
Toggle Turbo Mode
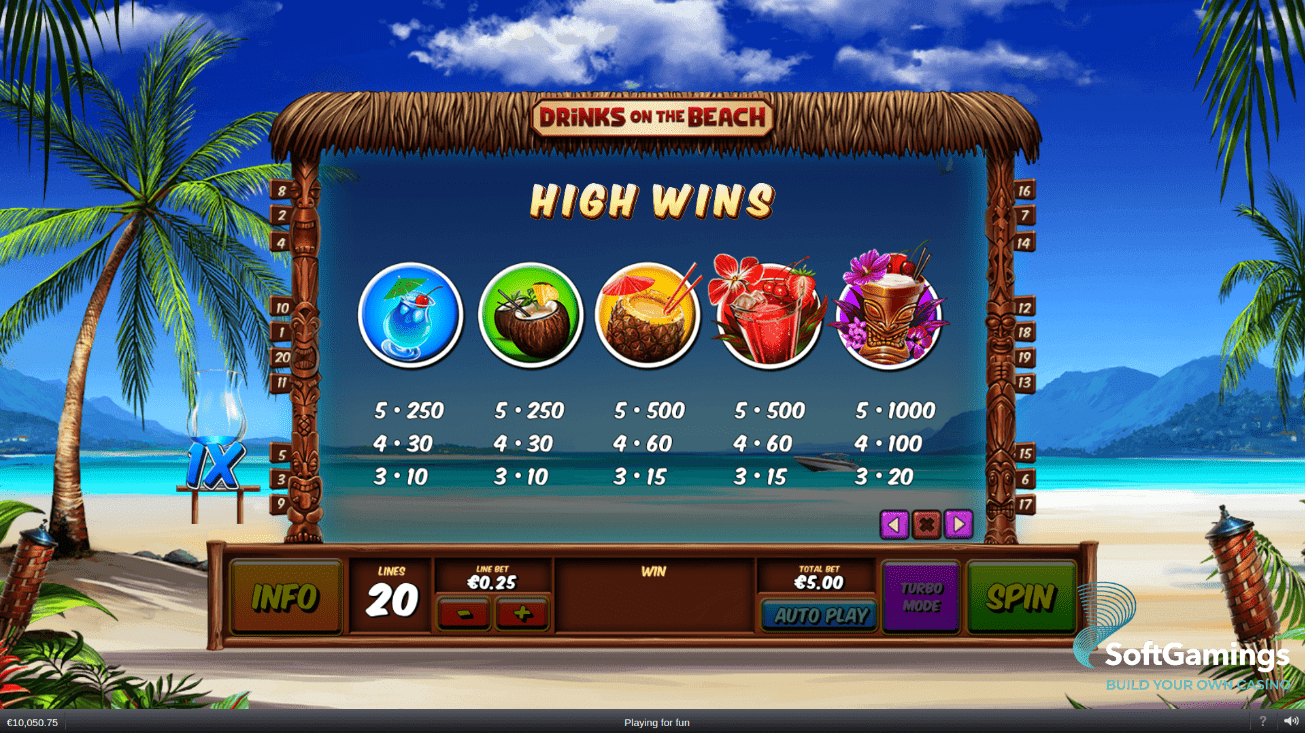pos(921,597)
